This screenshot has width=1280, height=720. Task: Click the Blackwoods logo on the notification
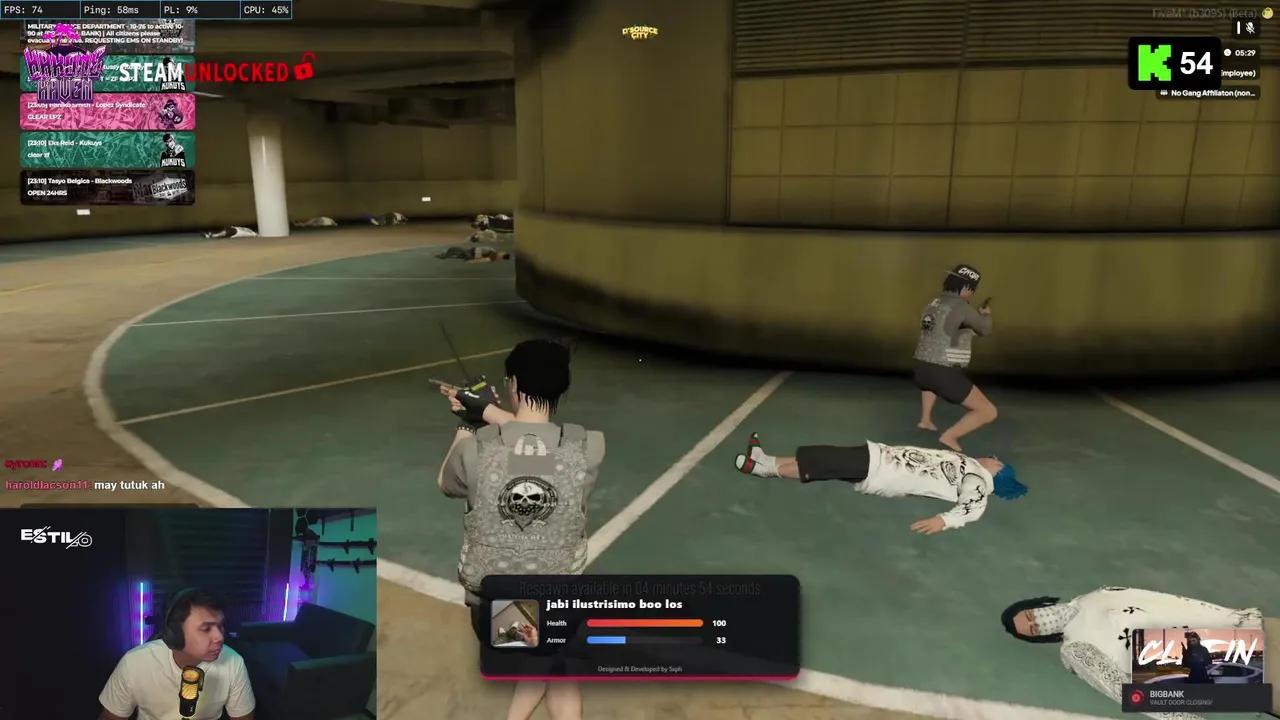(169, 186)
